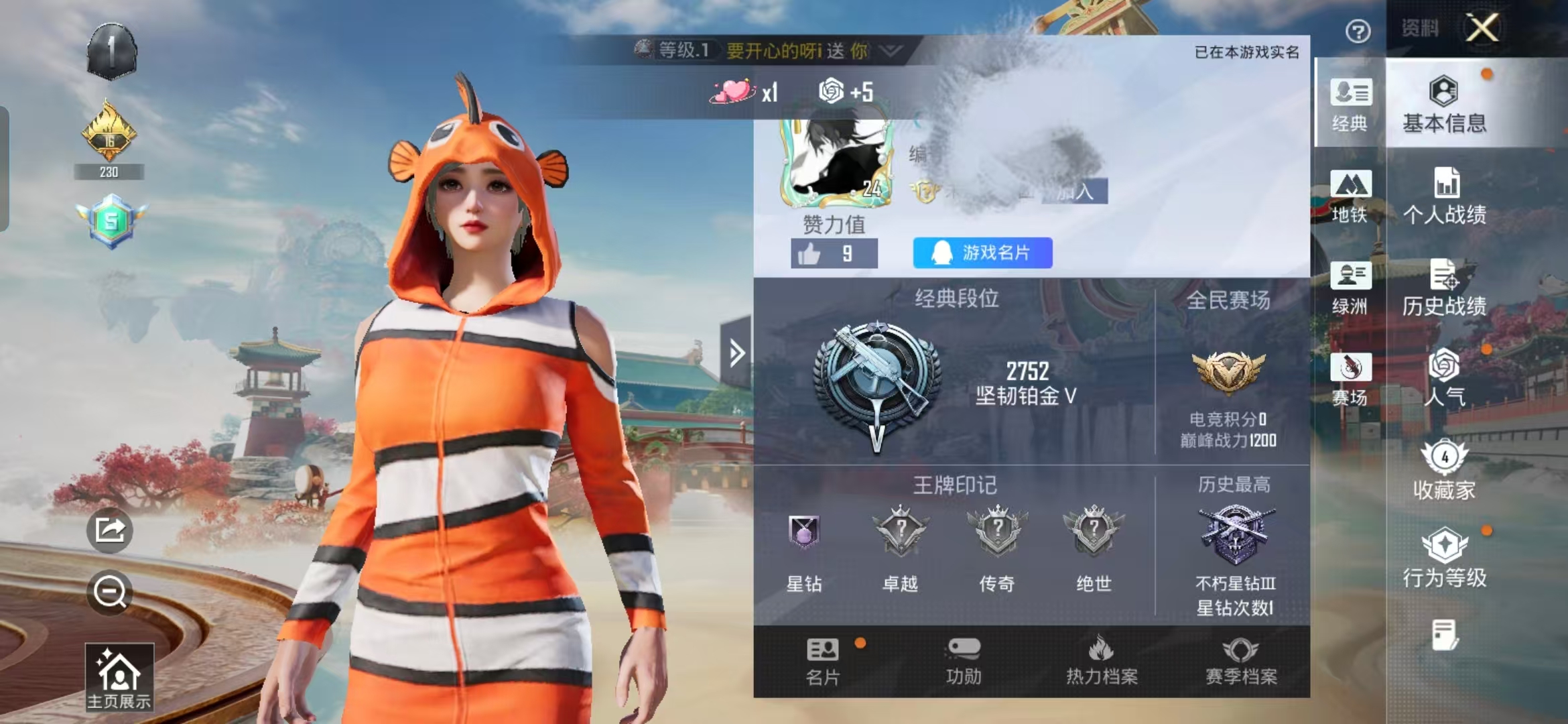Open 主页展示 homepage display settings

click(x=119, y=677)
